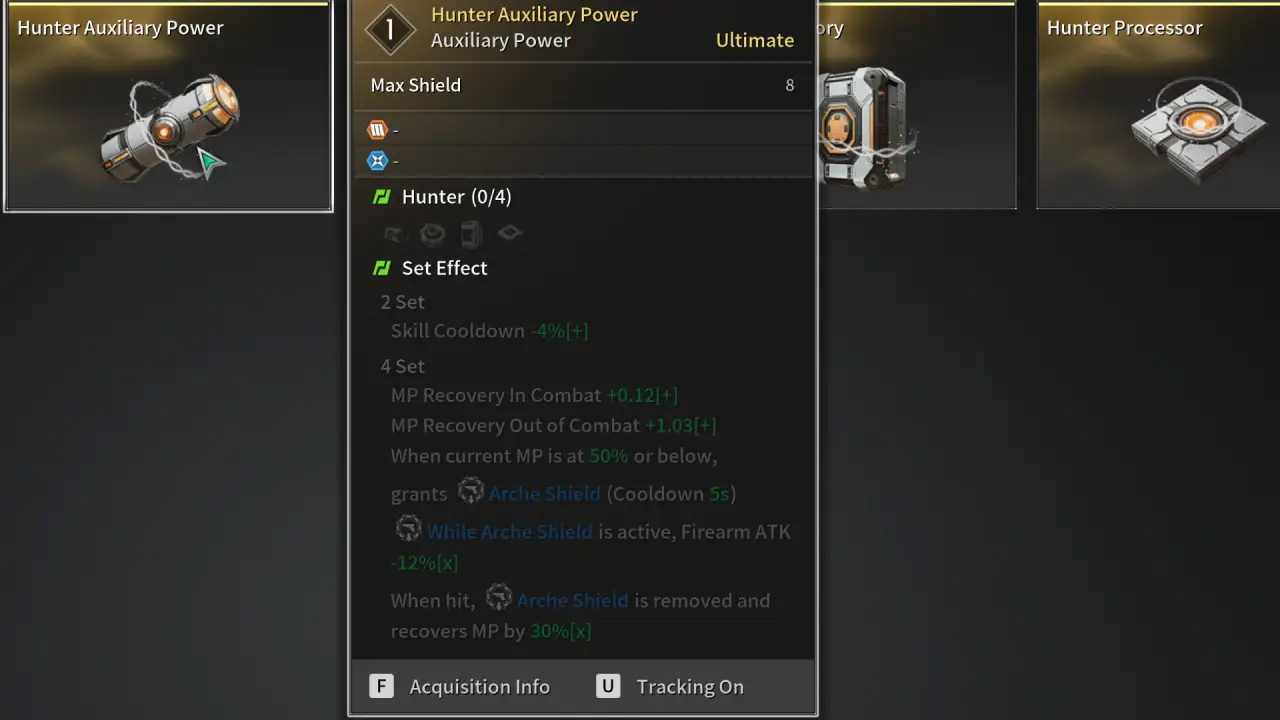Screen dimensions: 1280x720
Task: Select the Hunter Auxiliary Power item card
Action: click(x=167, y=107)
